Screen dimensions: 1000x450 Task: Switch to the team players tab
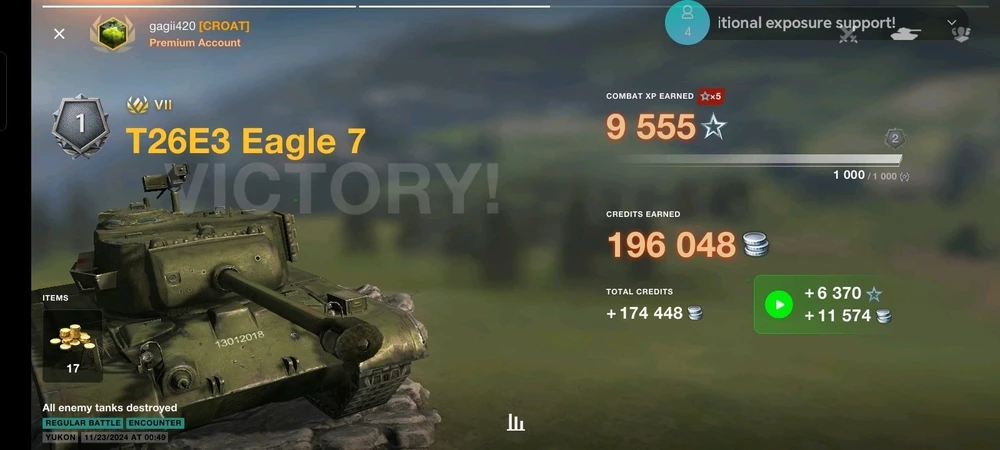pos(960,34)
